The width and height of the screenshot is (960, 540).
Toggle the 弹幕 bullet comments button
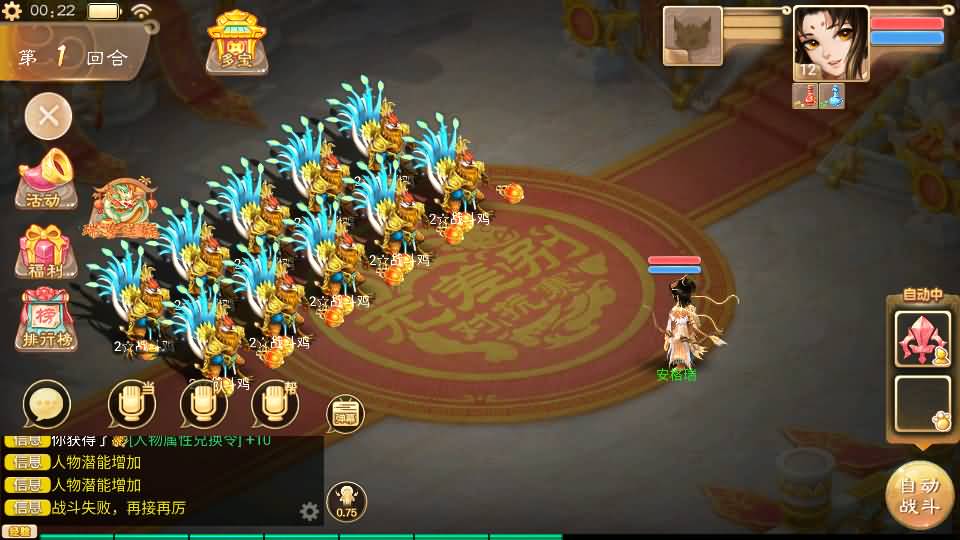[x=345, y=413]
